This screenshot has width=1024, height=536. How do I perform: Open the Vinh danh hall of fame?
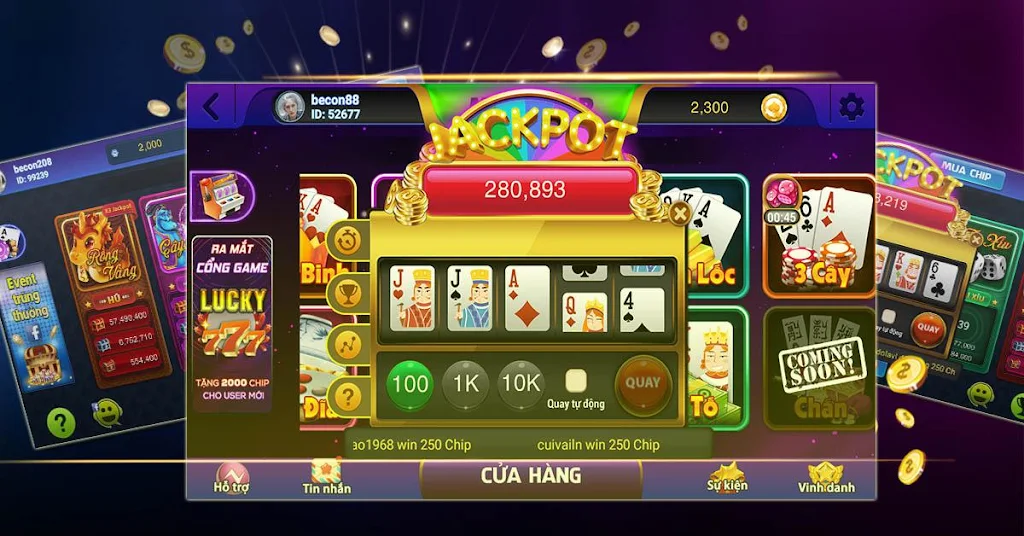tap(826, 478)
